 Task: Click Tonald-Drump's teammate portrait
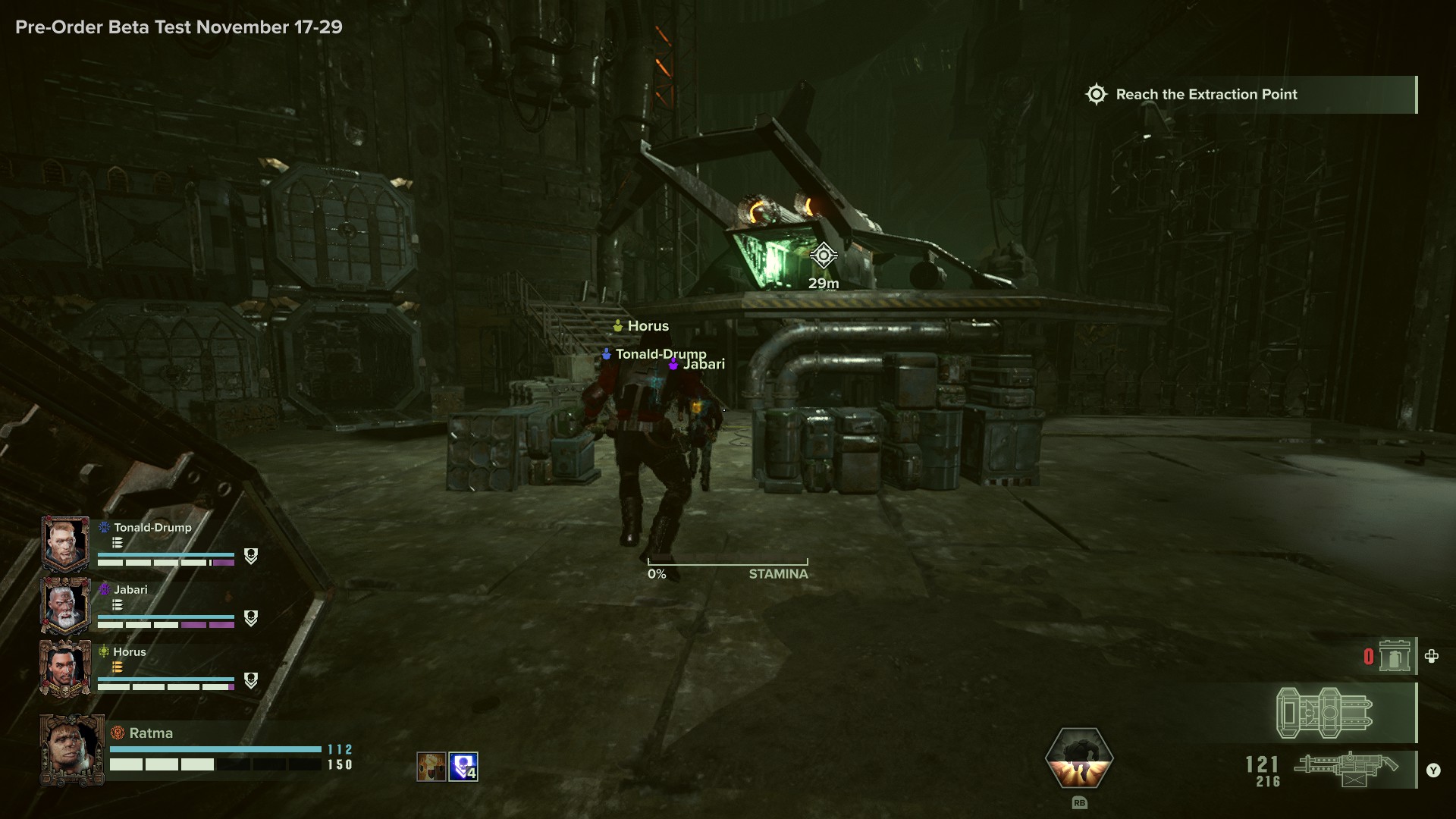pyautogui.click(x=66, y=544)
